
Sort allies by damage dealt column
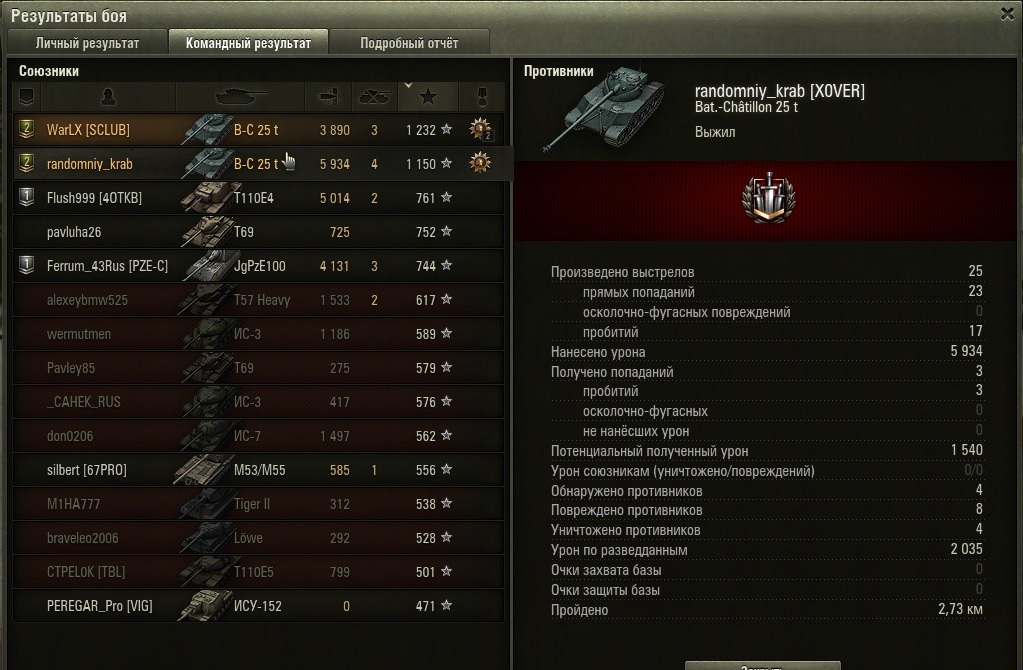329,97
